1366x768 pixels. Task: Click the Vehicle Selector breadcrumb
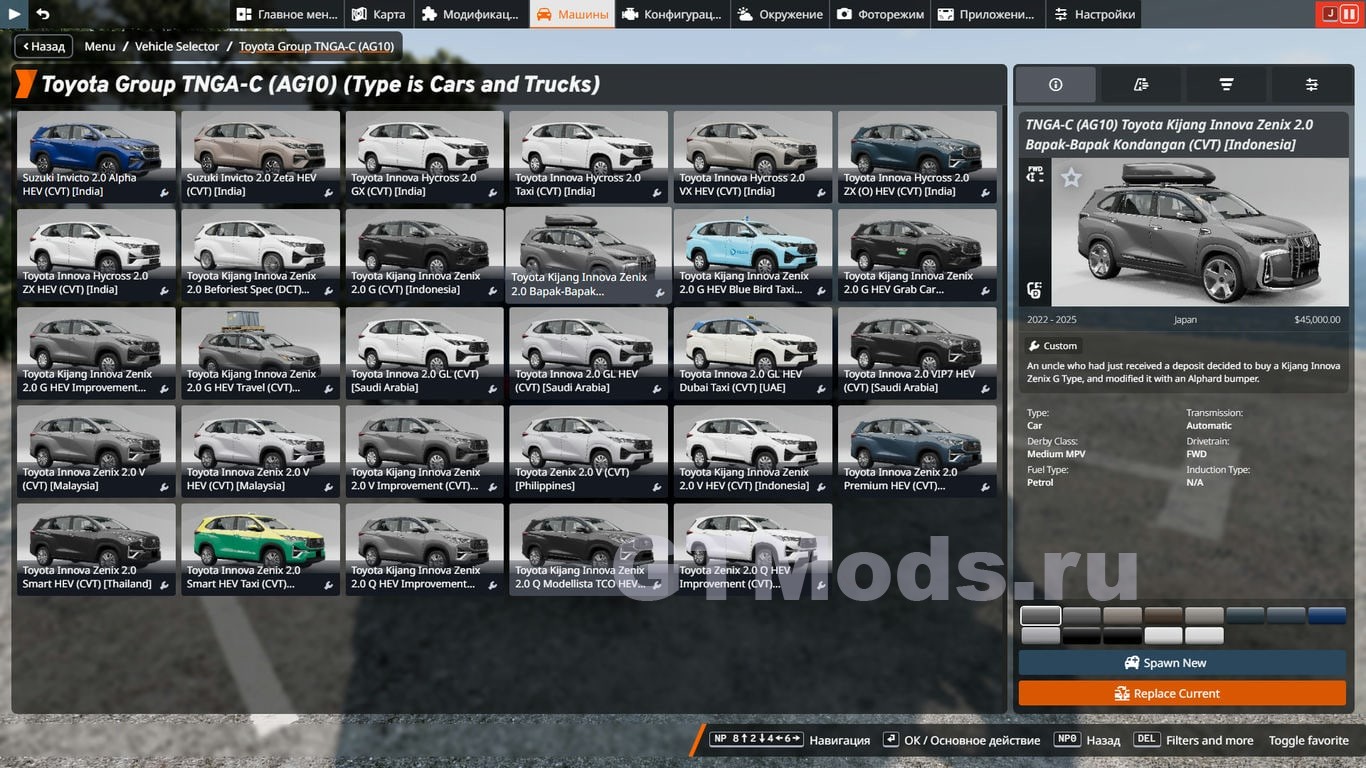click(x=177, y=46)
